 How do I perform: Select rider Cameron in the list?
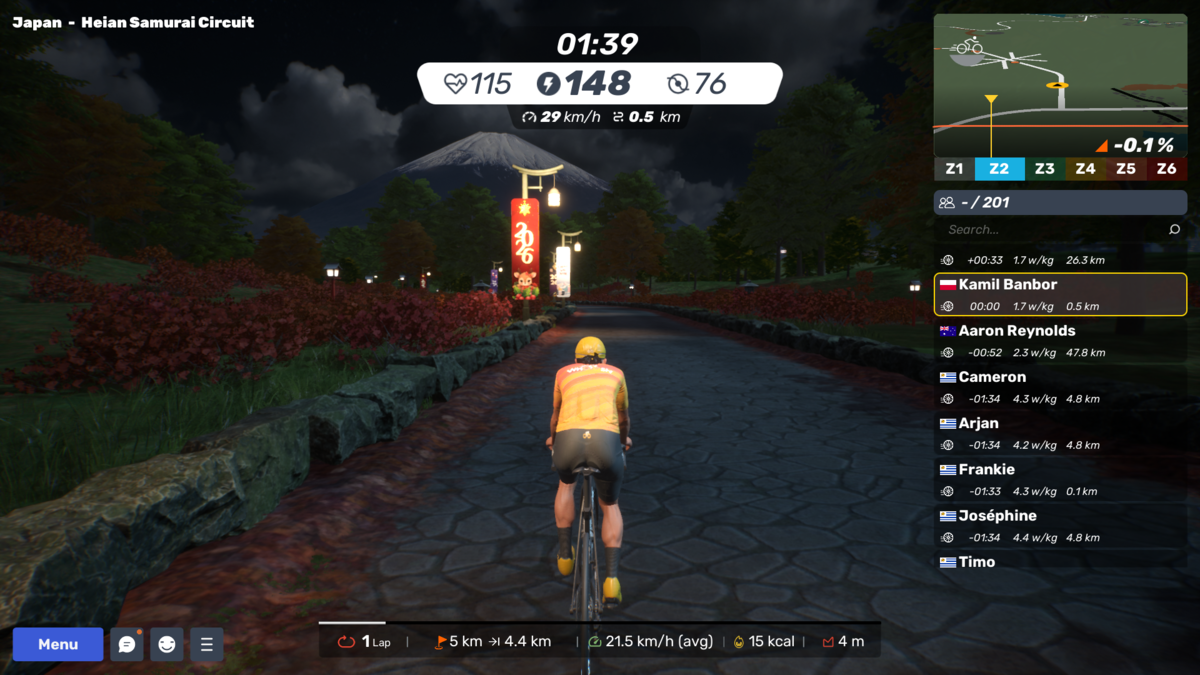[x=1060, y=387]
